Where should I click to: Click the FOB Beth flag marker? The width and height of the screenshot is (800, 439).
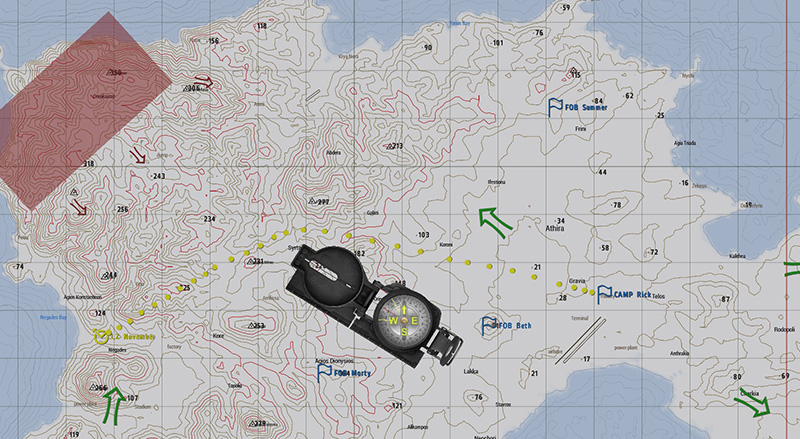[x=489, y=325]
